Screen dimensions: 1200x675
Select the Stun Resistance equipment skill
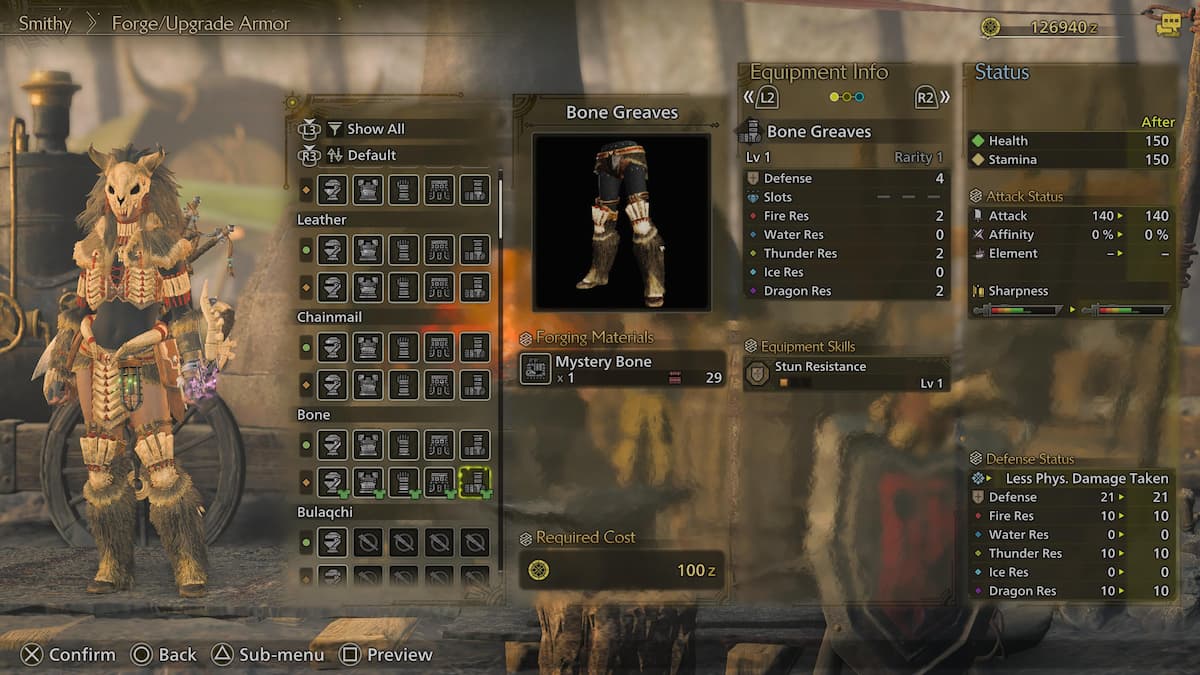(845, 374)
